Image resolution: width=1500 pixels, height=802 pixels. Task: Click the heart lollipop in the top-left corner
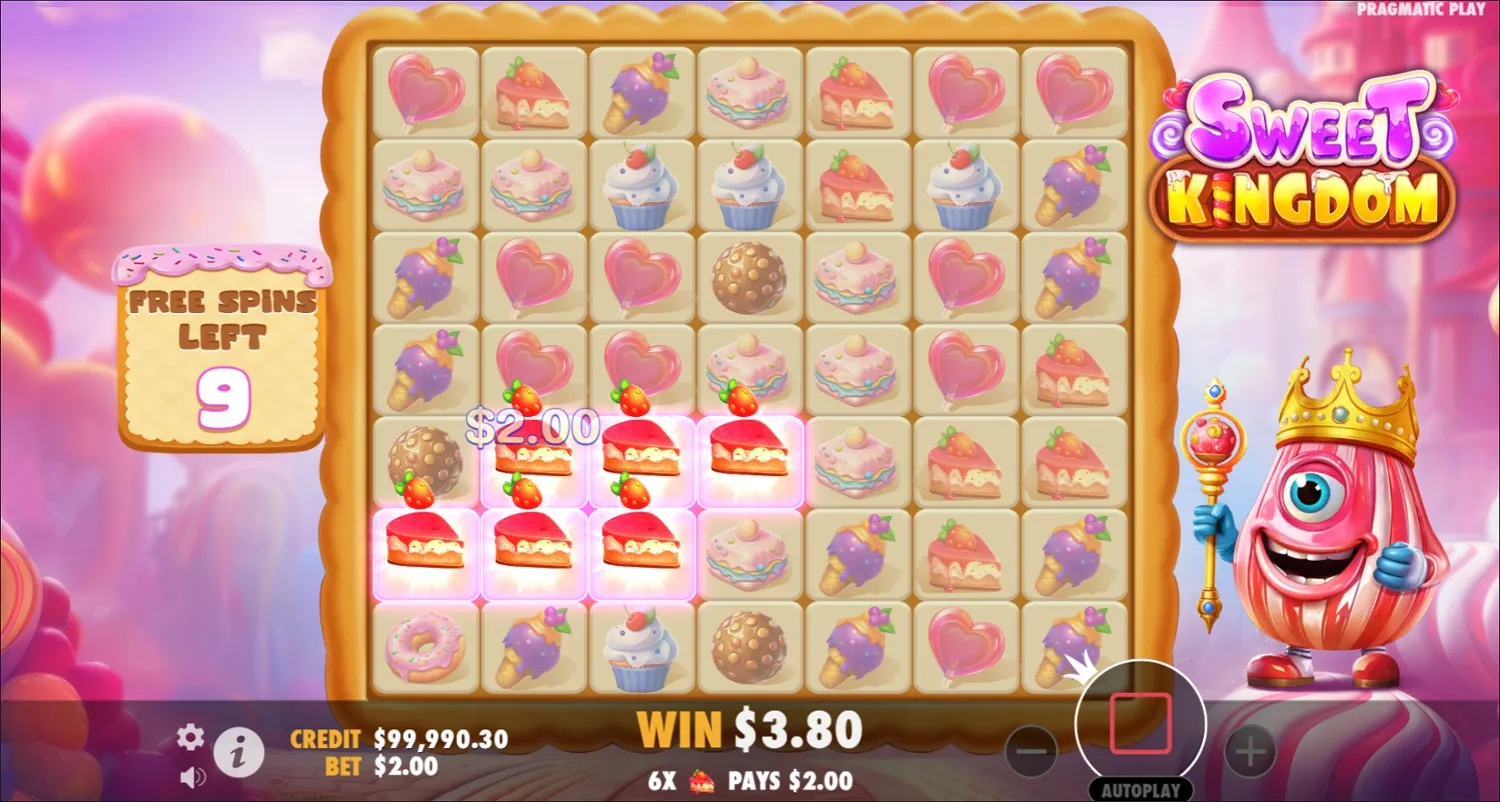pos(427,90)
